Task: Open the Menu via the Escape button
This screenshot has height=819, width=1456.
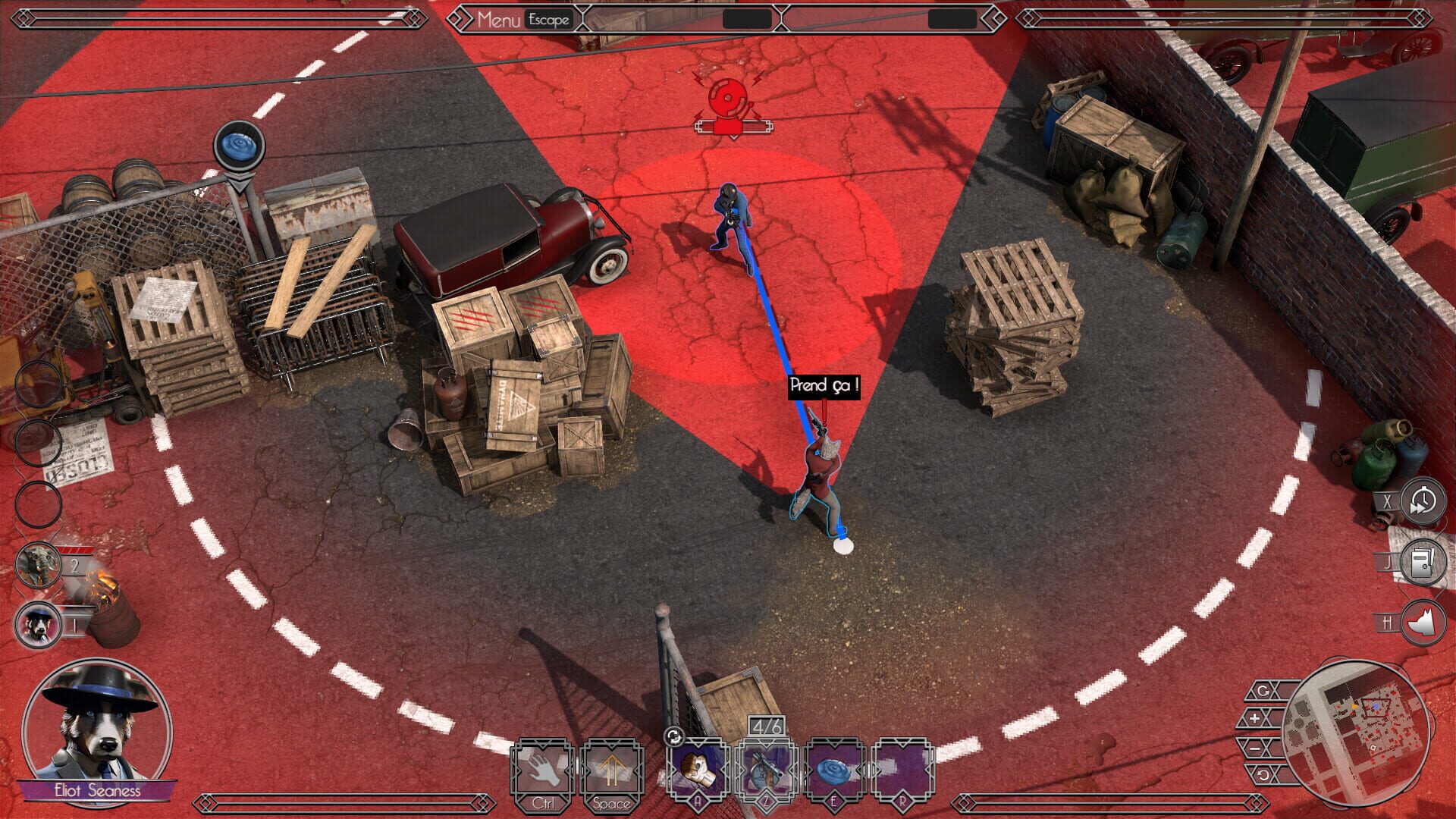Action: (548, 20)
